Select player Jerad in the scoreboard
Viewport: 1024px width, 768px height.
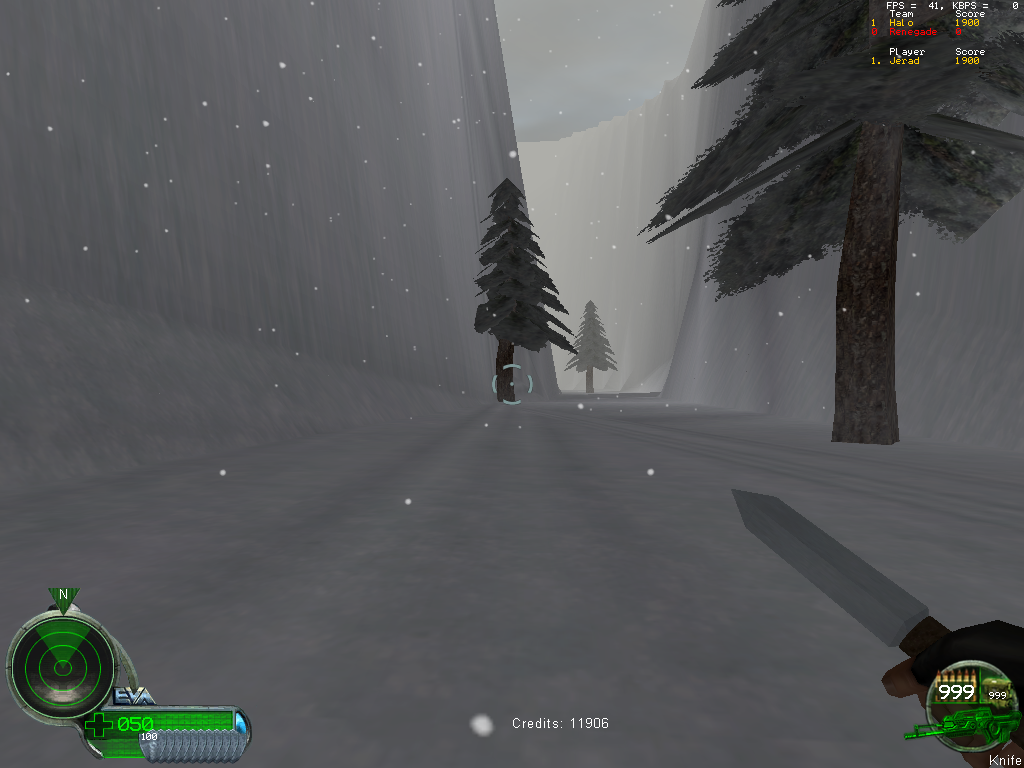coord(904,61)
